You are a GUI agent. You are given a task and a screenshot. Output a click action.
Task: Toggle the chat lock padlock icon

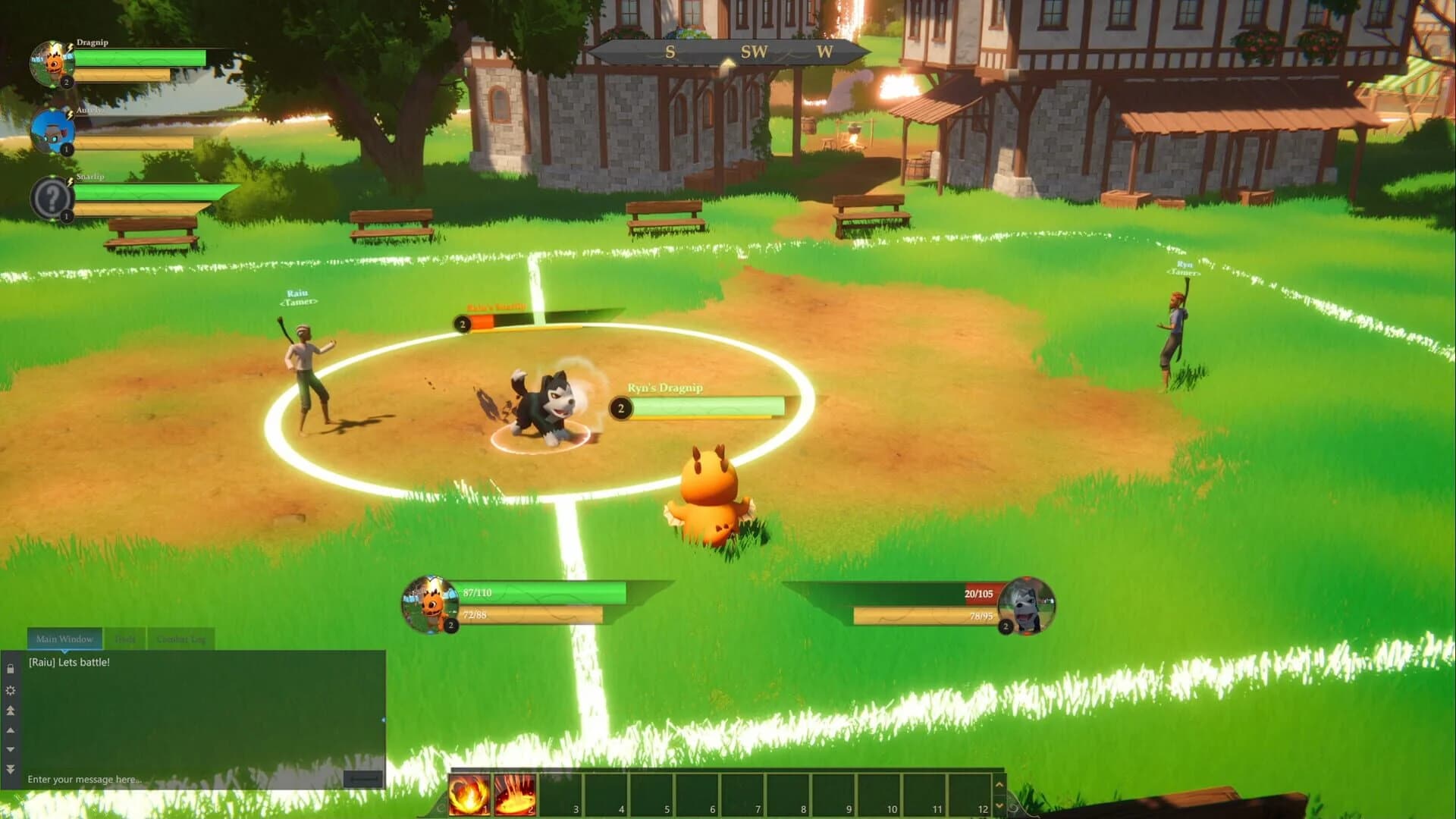tap(11, 669)
